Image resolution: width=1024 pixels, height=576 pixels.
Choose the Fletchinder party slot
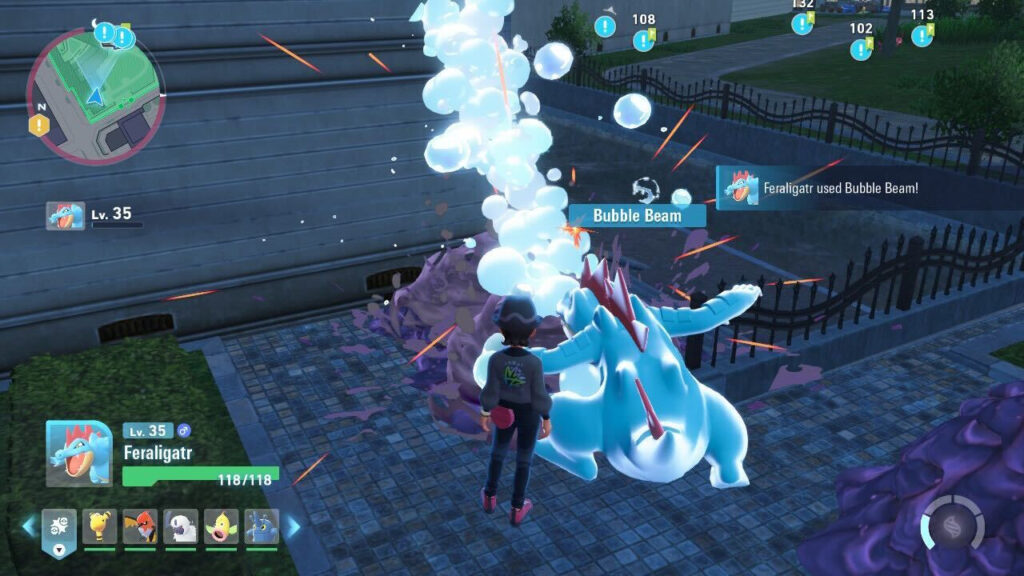(140, 526)
